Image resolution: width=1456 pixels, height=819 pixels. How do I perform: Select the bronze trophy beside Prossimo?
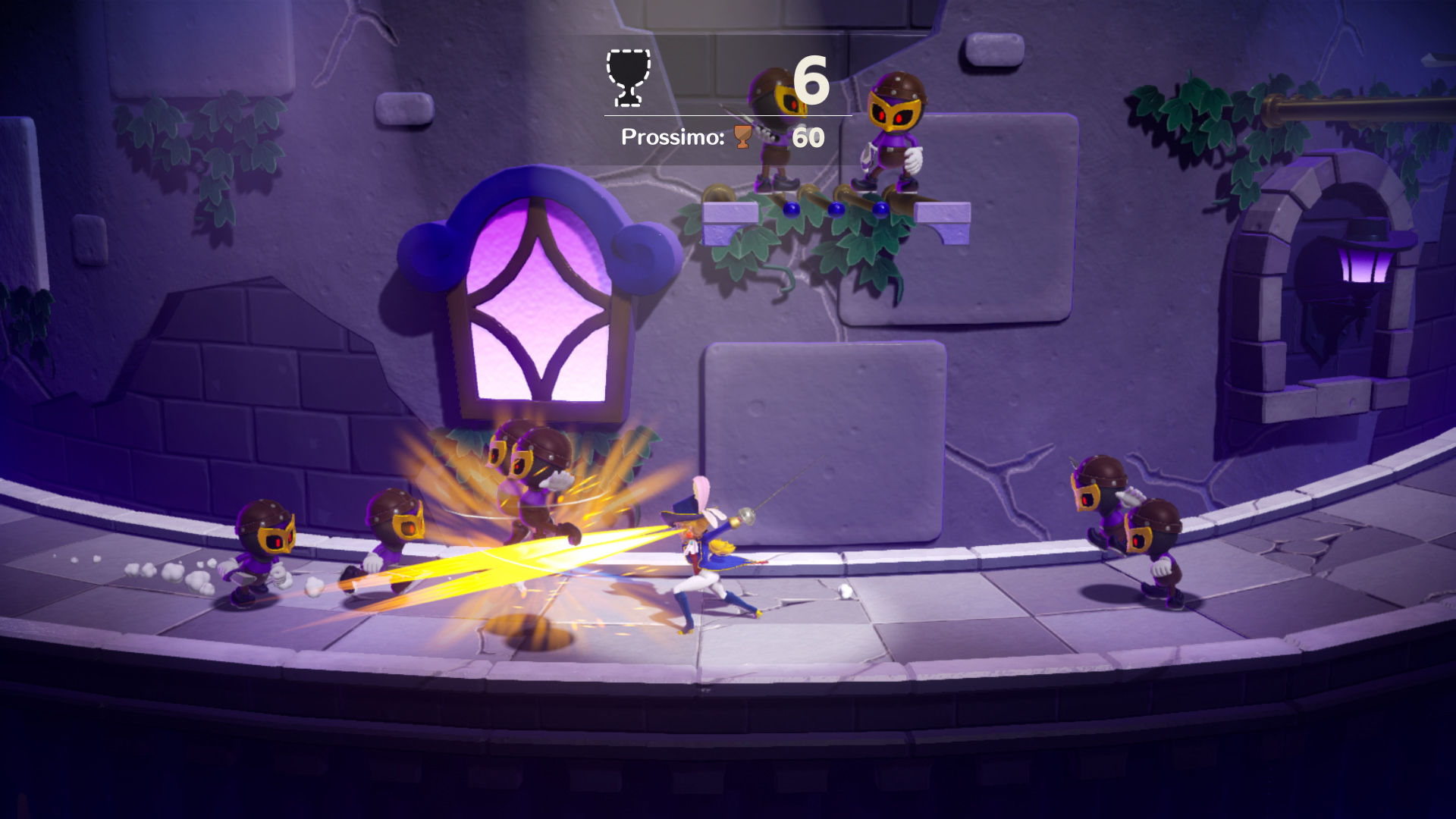[742, 136]
